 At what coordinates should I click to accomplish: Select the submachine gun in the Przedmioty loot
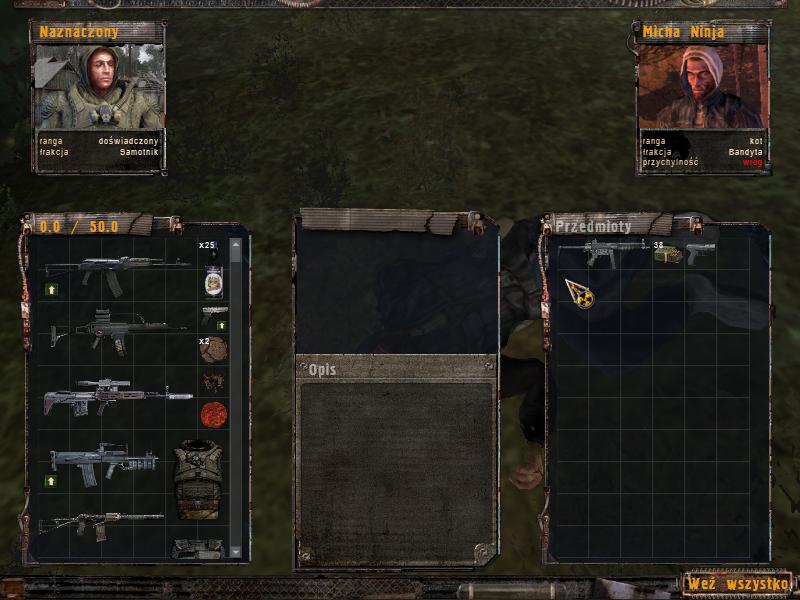pyautogui.click(x=600, y=251)
